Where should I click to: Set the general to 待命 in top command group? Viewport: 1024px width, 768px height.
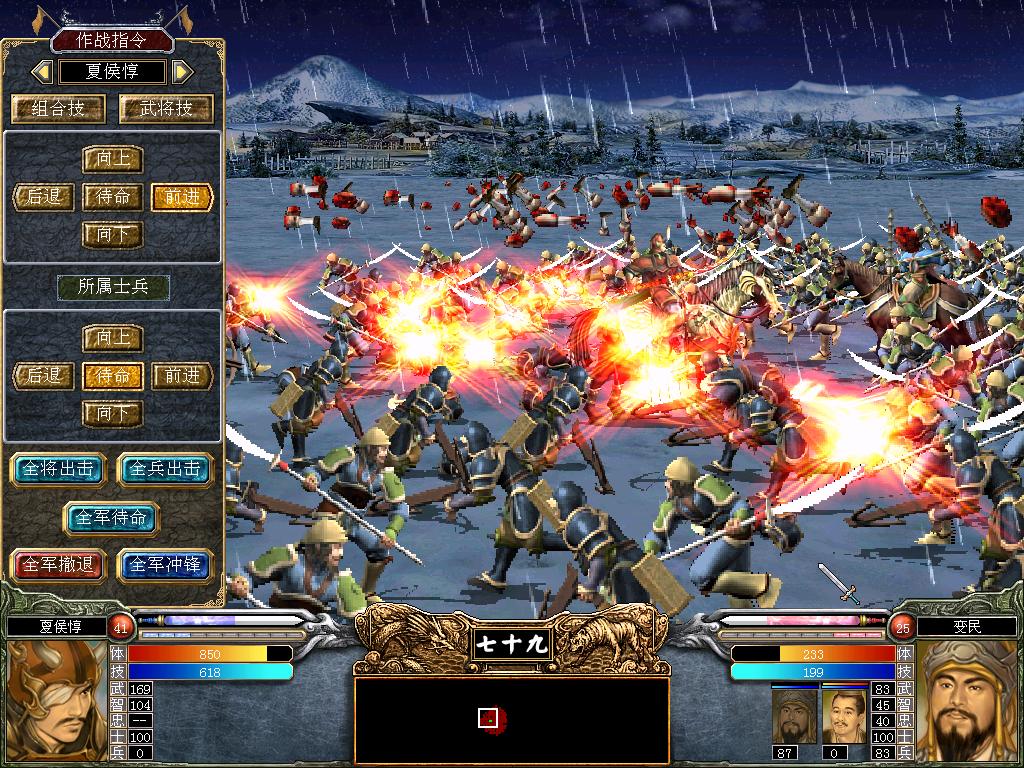112,197
